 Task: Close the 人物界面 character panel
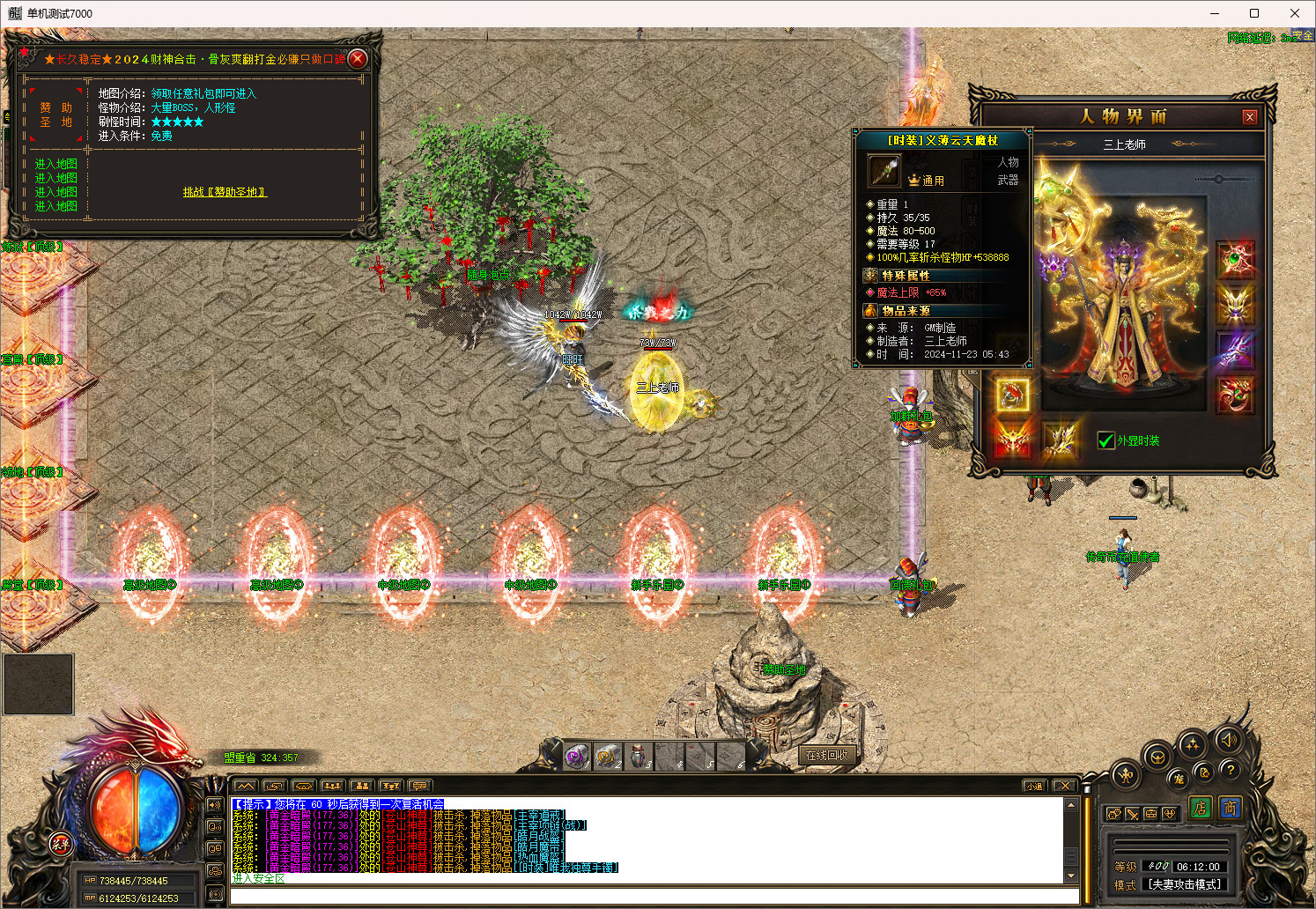(1249, 117)
